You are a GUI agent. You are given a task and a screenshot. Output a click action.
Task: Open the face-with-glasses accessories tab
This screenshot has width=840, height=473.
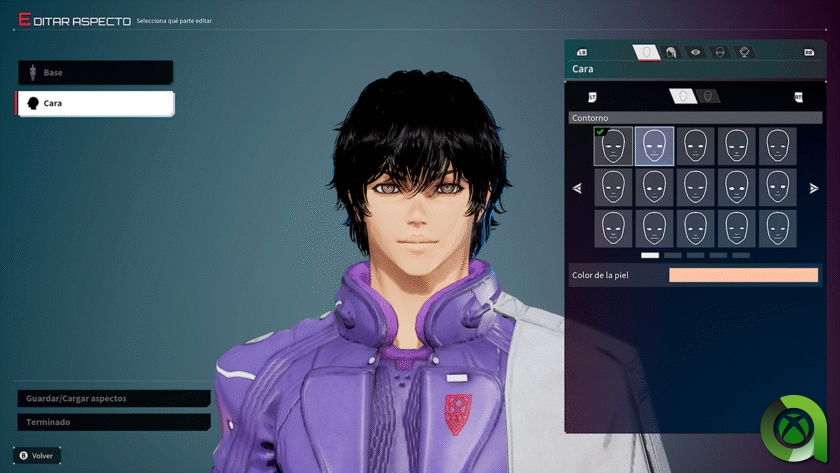720,52
